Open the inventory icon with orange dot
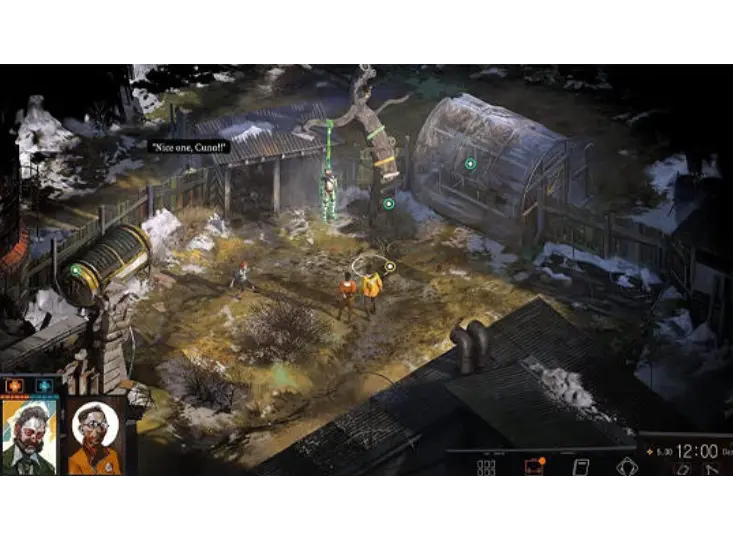733x541 pixels. [x=534, y=467]
